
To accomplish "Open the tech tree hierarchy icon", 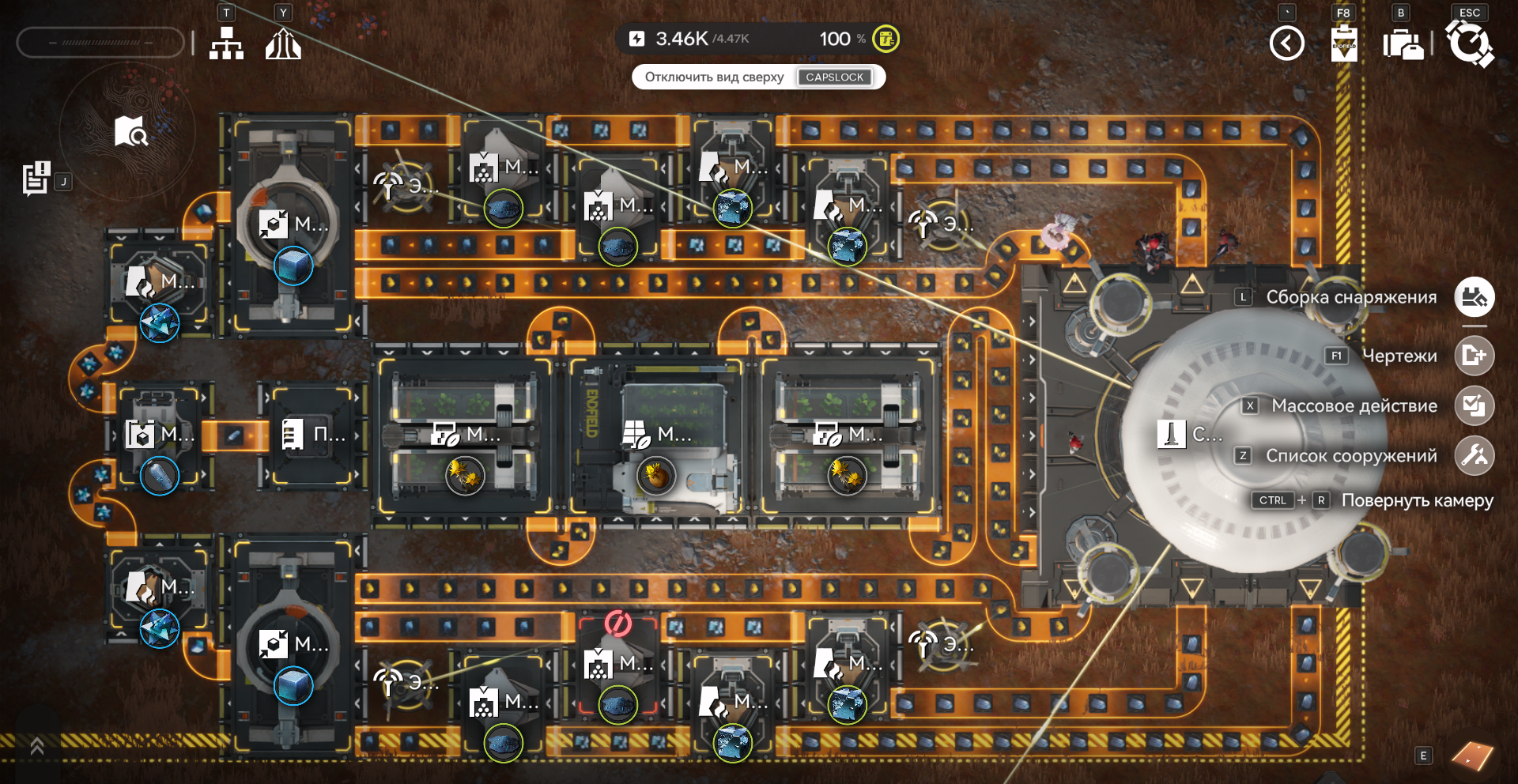I will (x=226, y=43).
